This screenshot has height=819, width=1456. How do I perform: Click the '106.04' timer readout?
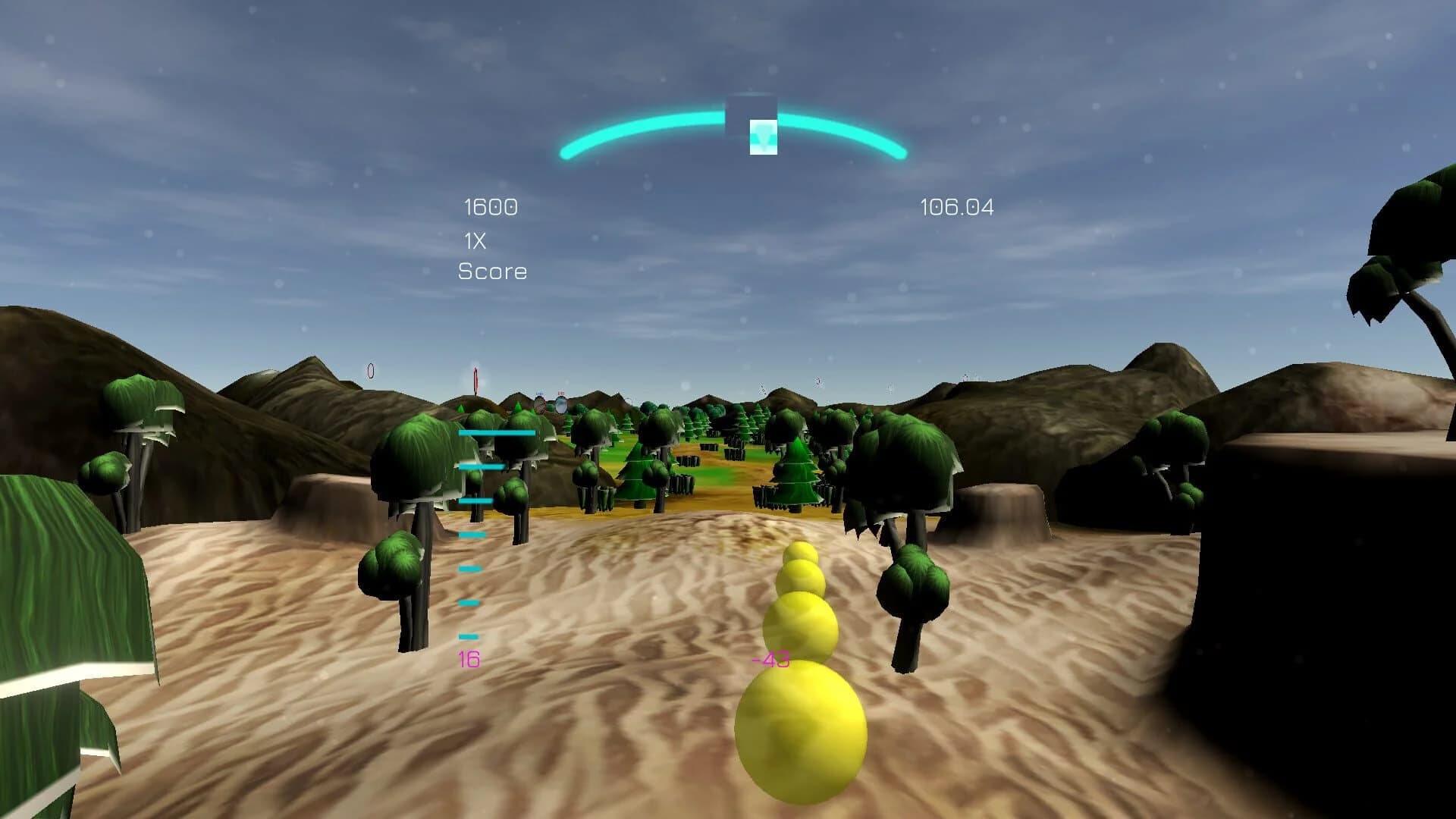(x=959, y=206)
